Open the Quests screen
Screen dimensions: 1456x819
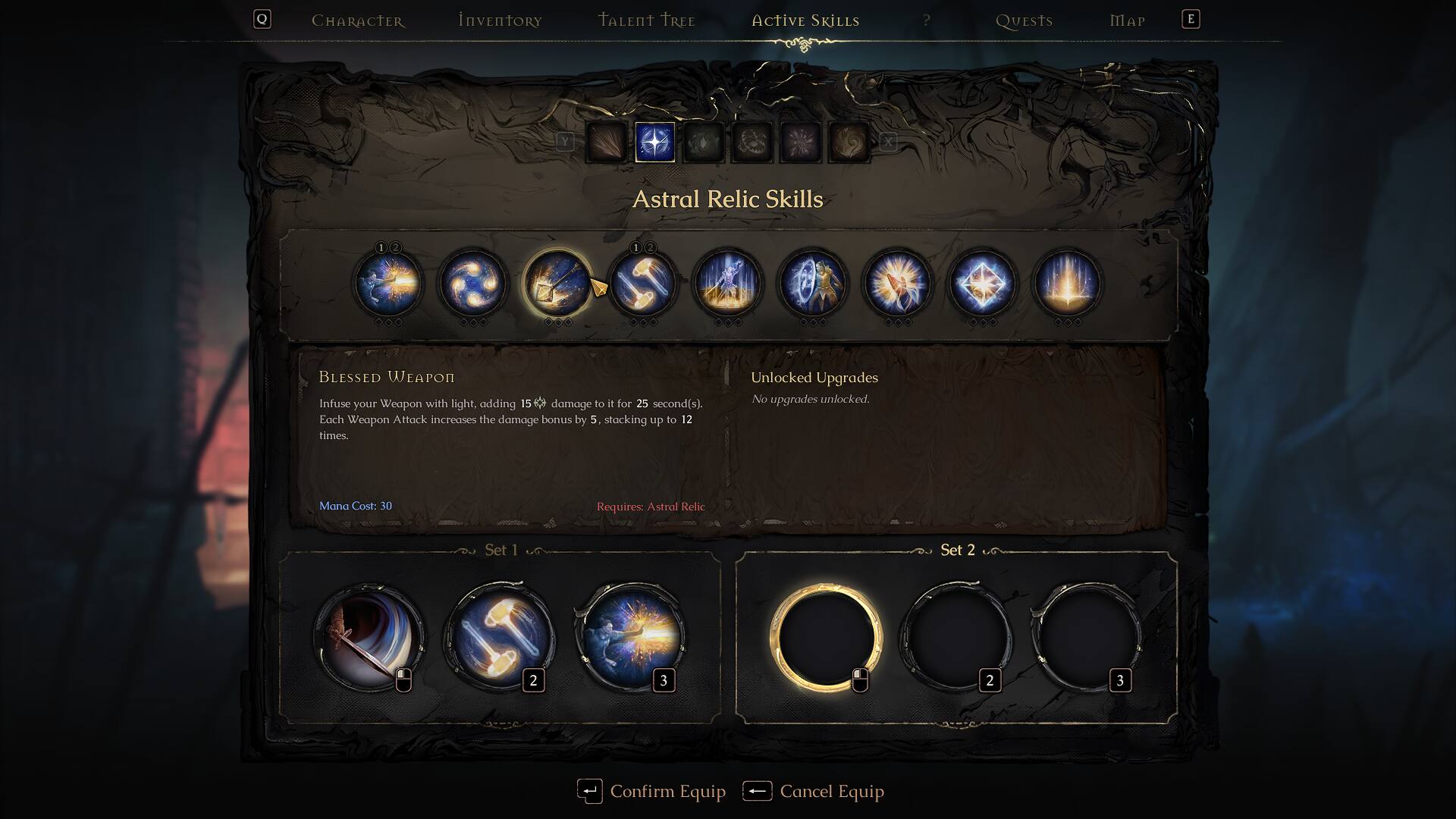pos(1022,20)
